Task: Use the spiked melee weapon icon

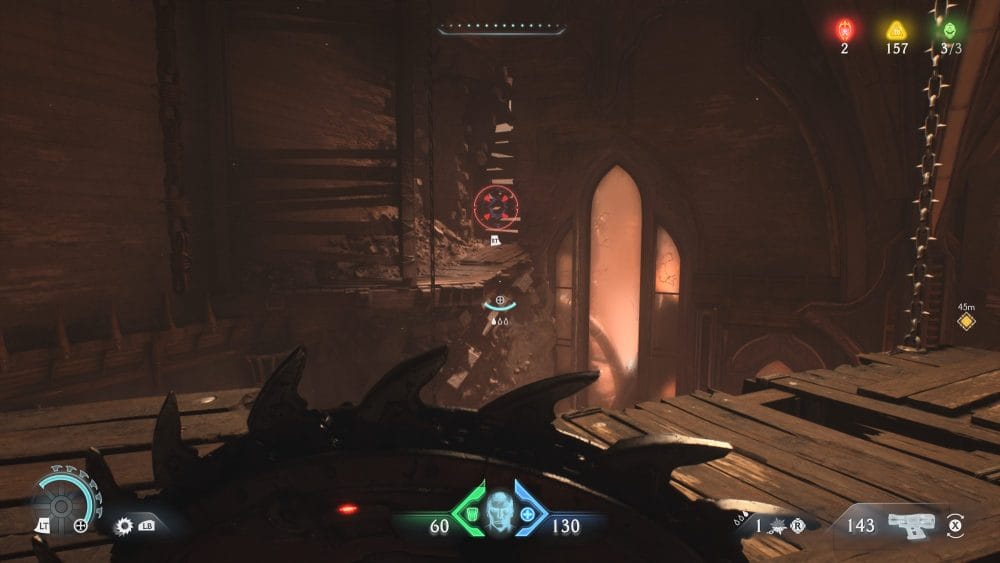Action: click(778, 525)
